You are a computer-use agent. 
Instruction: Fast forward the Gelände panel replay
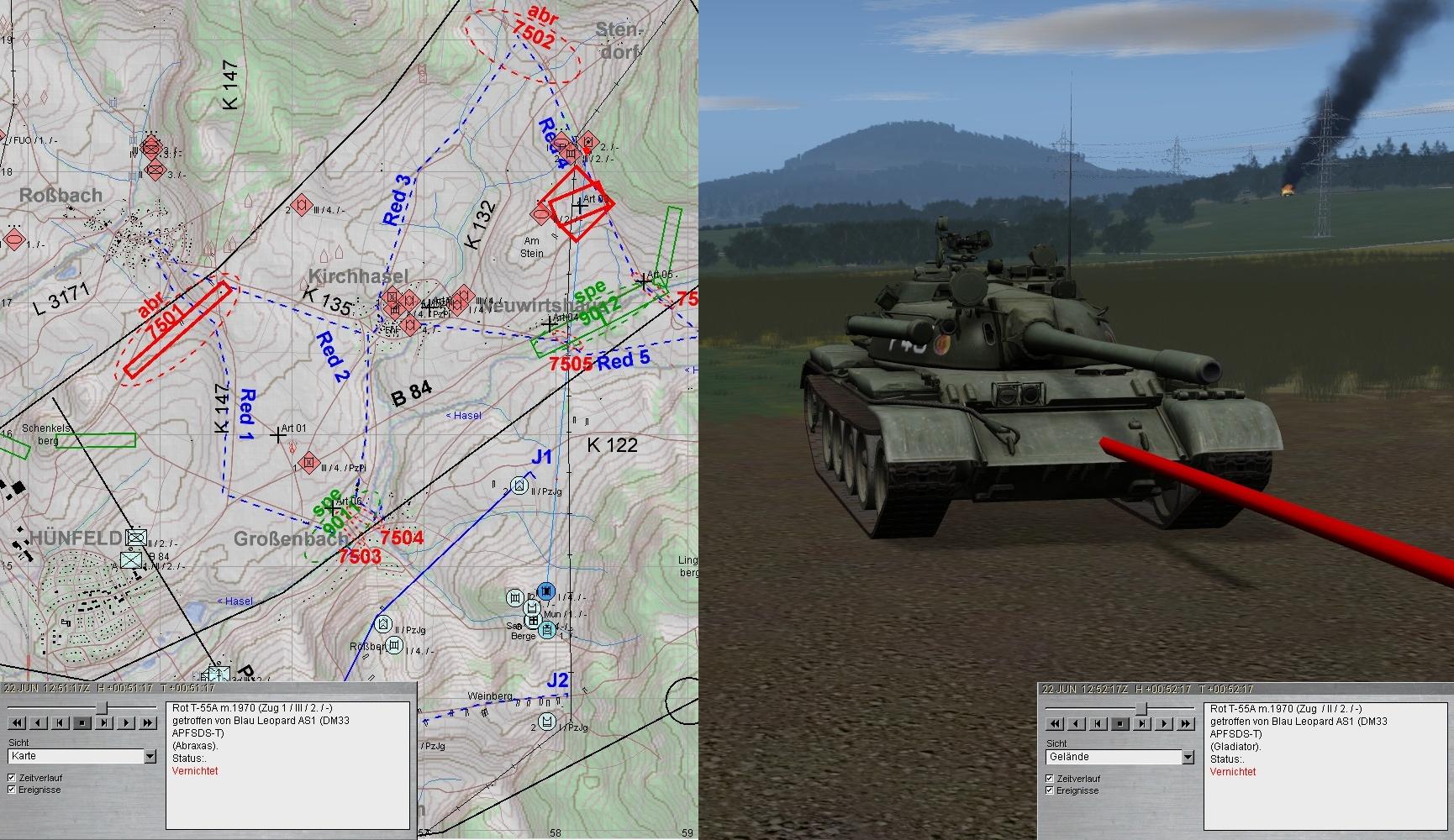pyautogui.click(x=1186, y=723)
